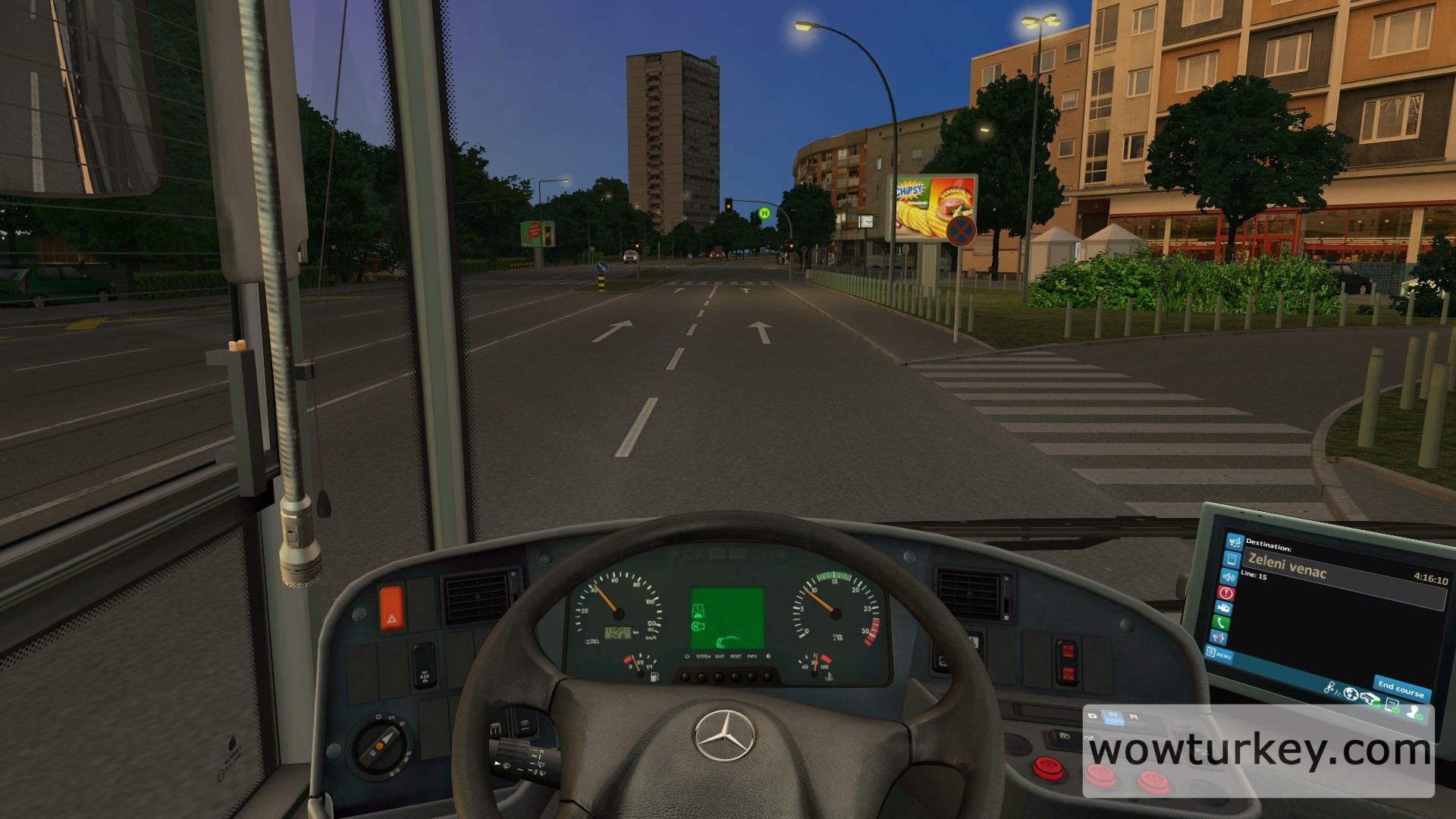This screenshot has width=1456, height=819.
Task: Turn the headlight rotary knob
Action: coord(380,742)
